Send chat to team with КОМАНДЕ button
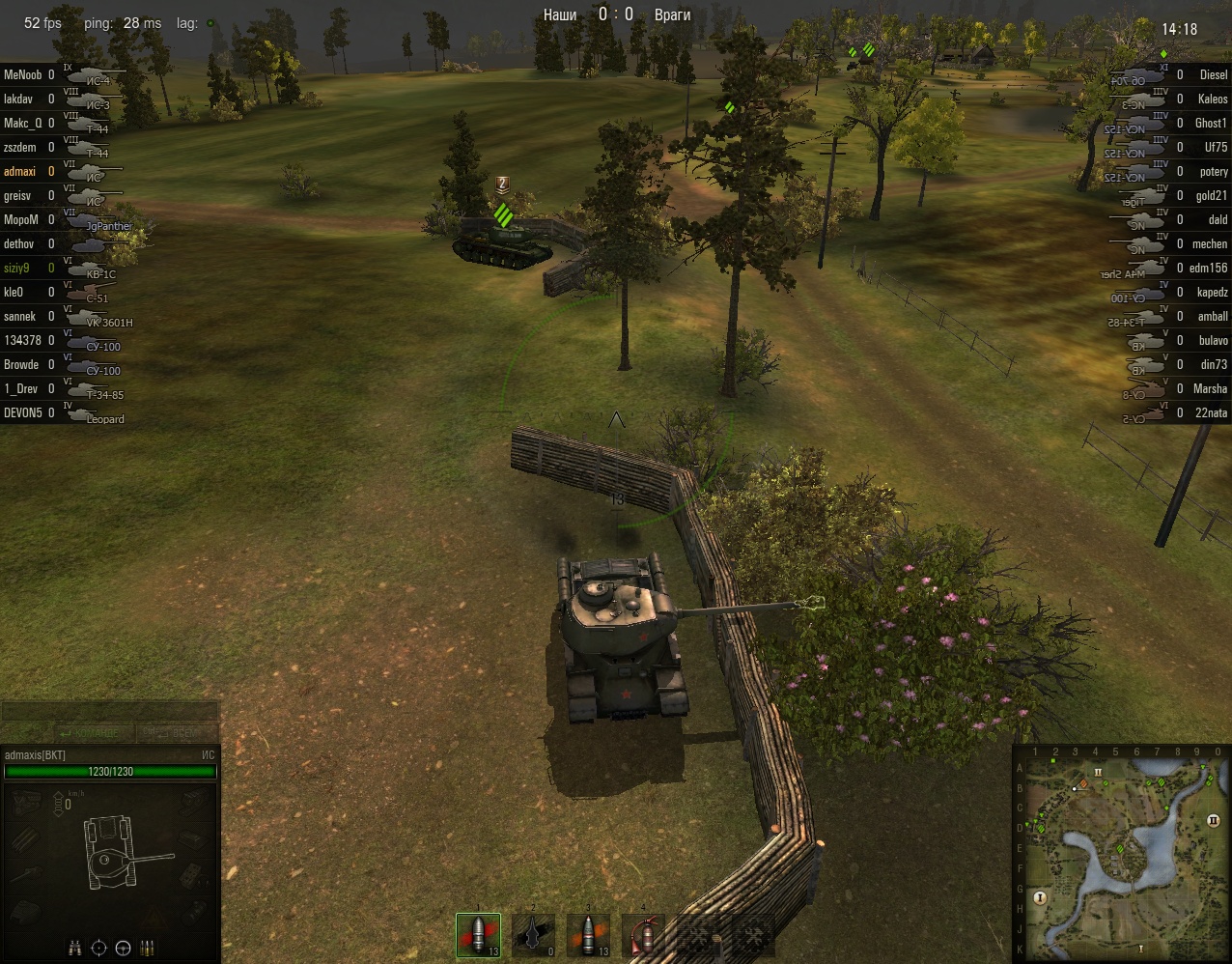Image resolution: width=1232 pixels, height=964 pixels. pyautogui.click(x=94, y=733)
